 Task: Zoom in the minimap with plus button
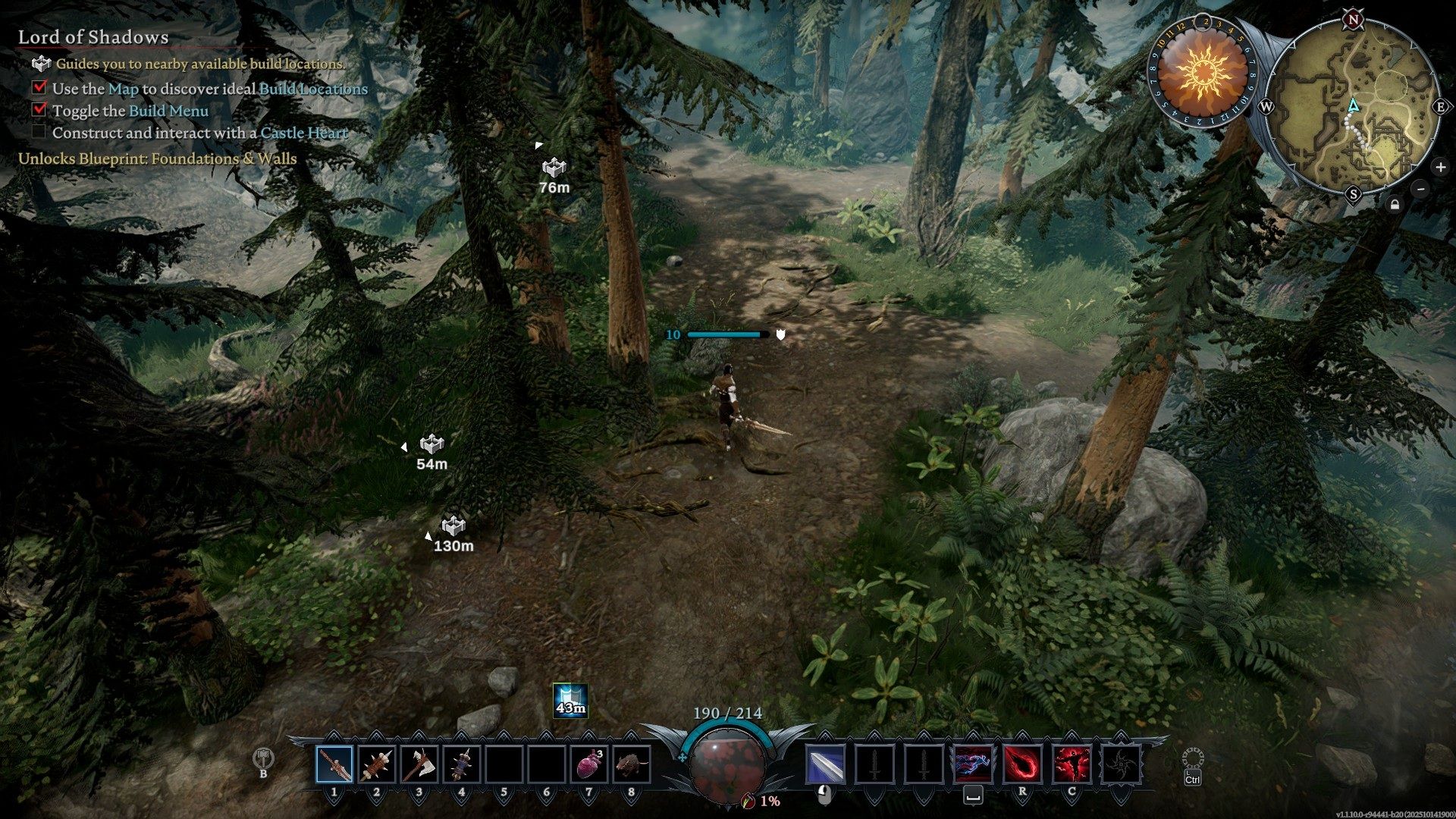(x=1440, y=167)
